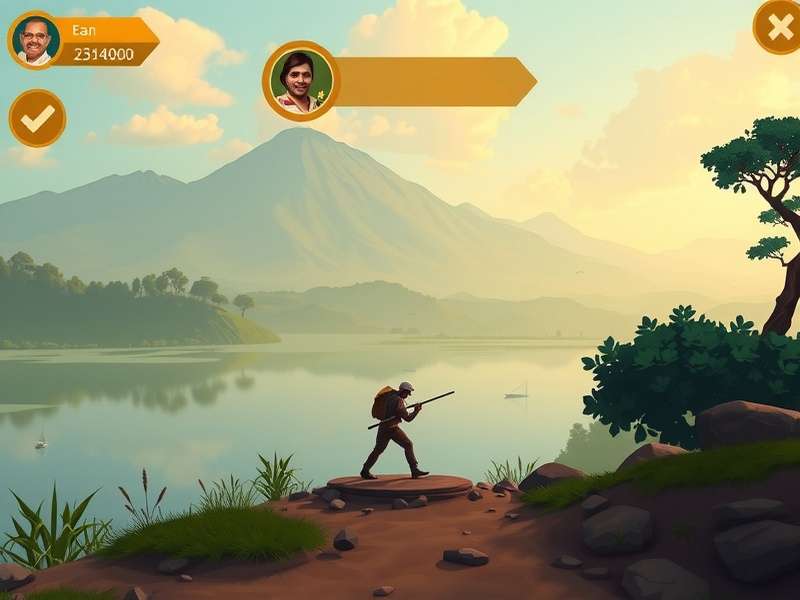Click the Ean player avatar portrait
800x600 pixels.
36,41
